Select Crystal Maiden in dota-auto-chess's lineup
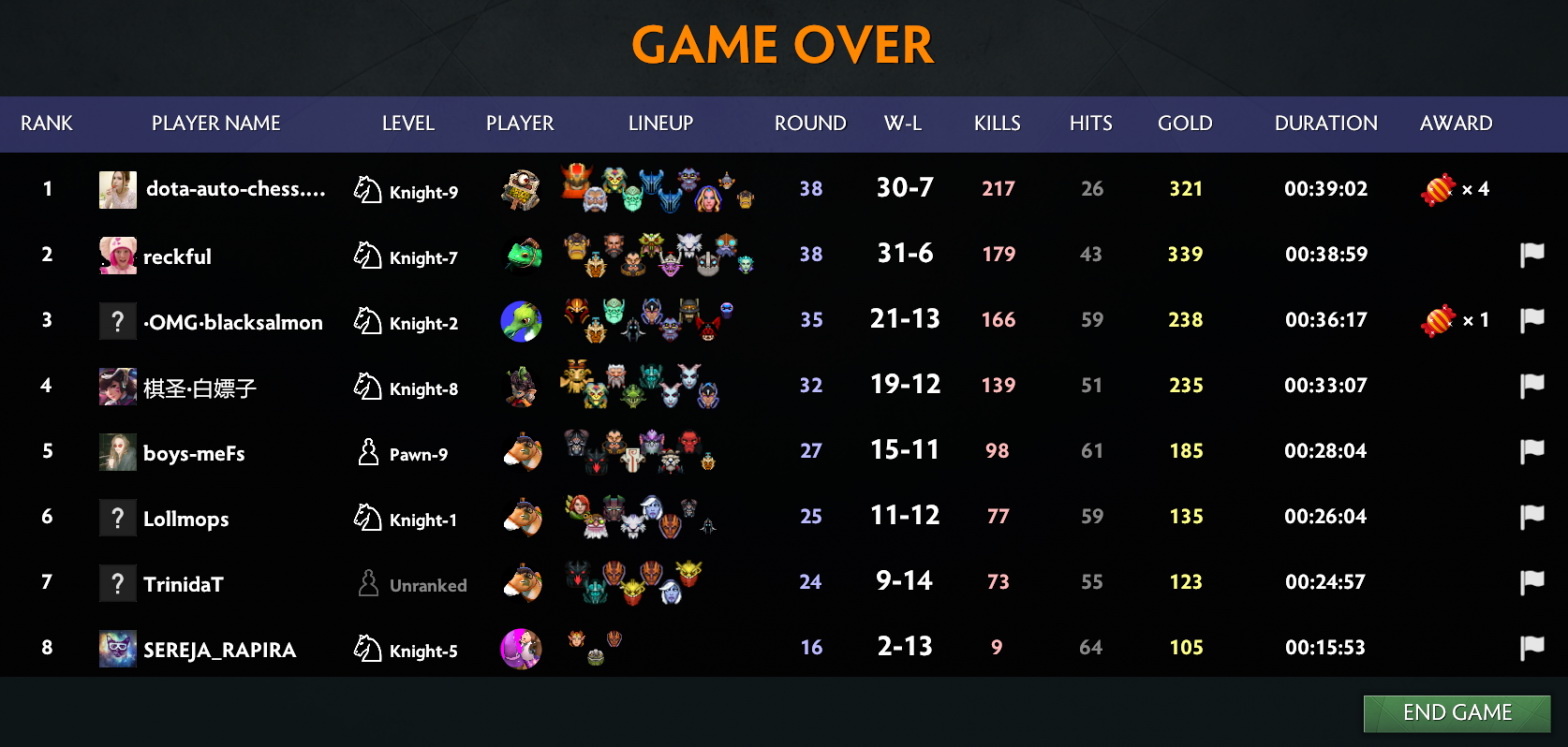1568x747 pixels. click(709, 200)
